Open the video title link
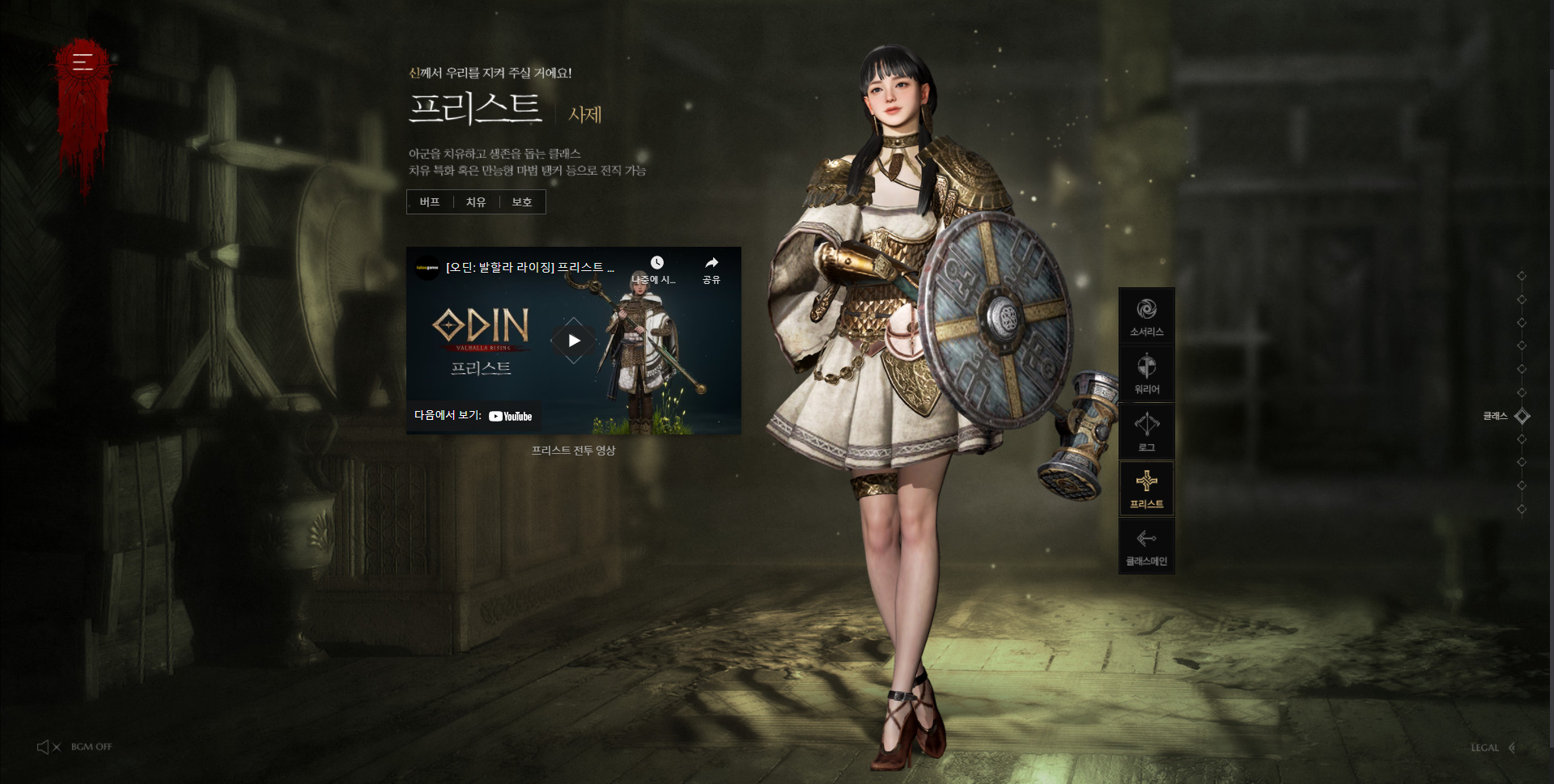This screenshot has width=1554, height=784. [x=530, y=267]
